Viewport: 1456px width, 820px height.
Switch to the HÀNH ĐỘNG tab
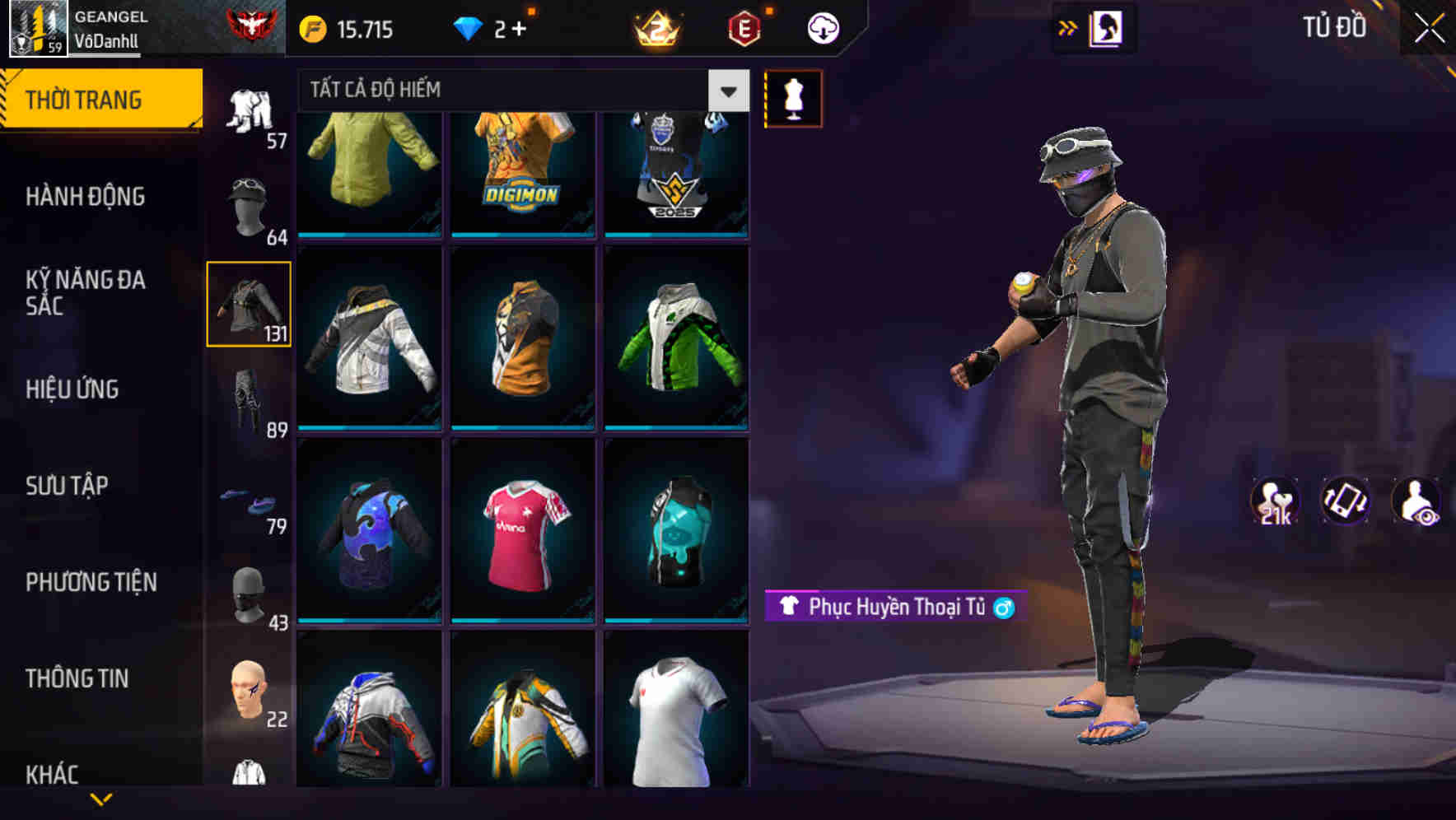[x=86, y=196]
